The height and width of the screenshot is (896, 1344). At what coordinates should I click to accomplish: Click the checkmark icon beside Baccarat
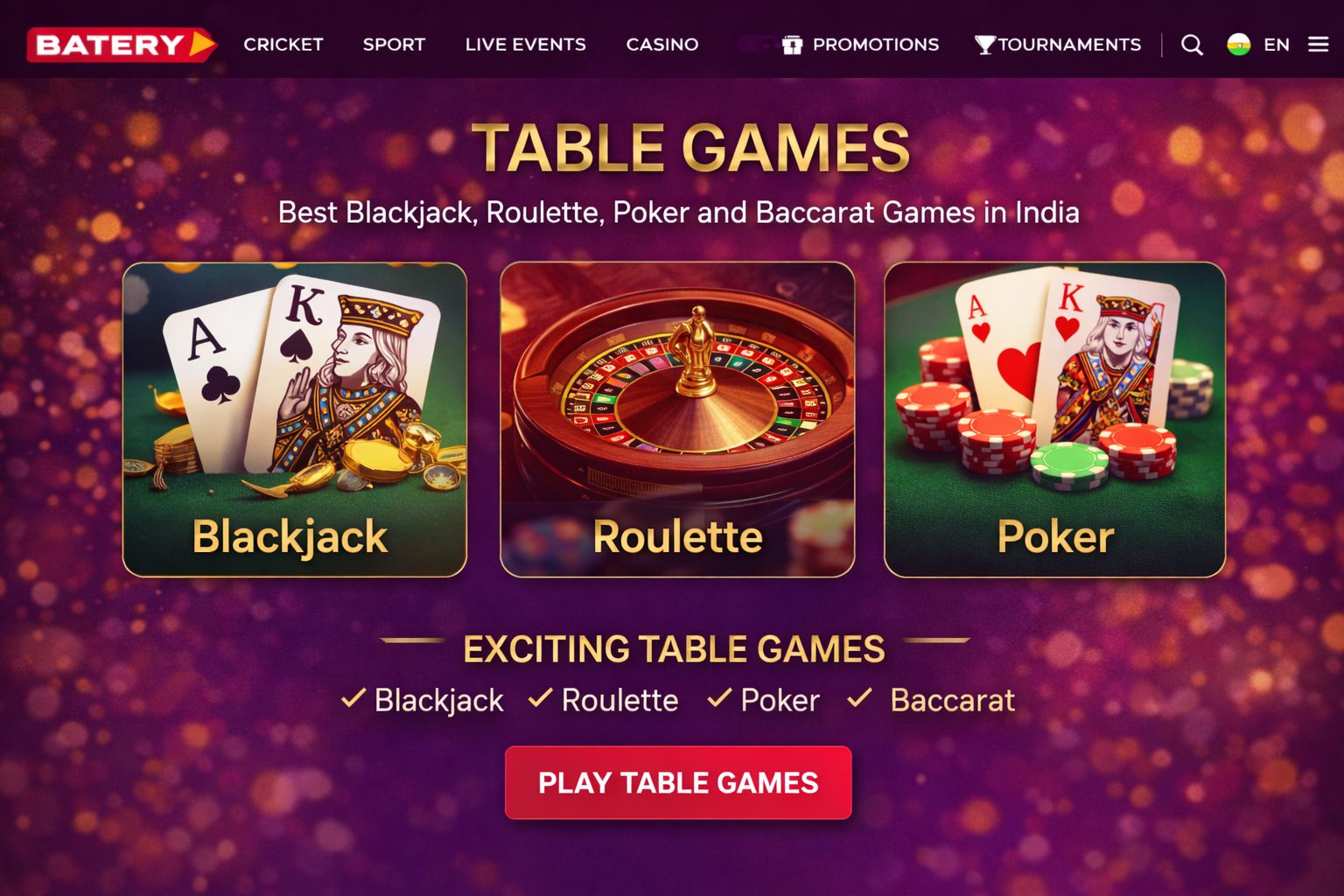(x=858, y=698)
